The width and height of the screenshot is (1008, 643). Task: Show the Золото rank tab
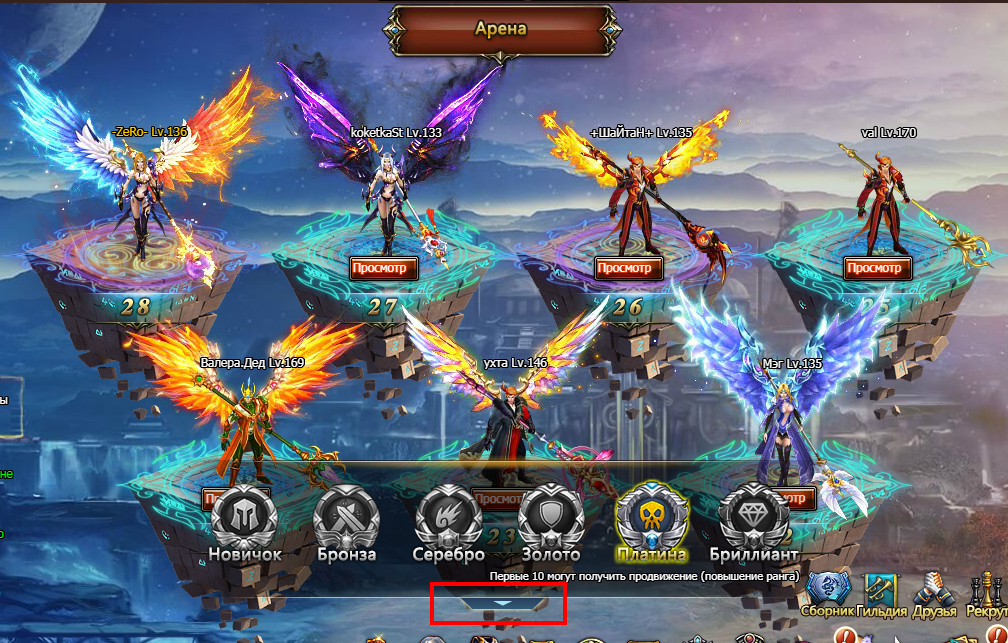pyautogui.click(x=549, y=519)
